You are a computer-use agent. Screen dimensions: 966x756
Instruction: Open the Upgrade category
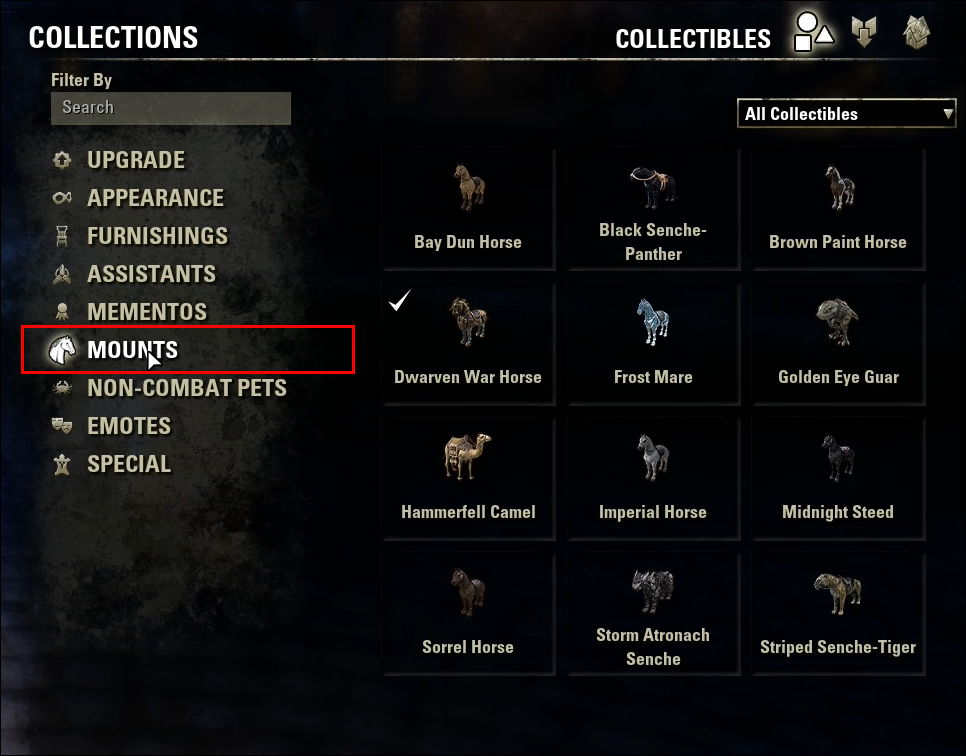click(x=135, y=160)
